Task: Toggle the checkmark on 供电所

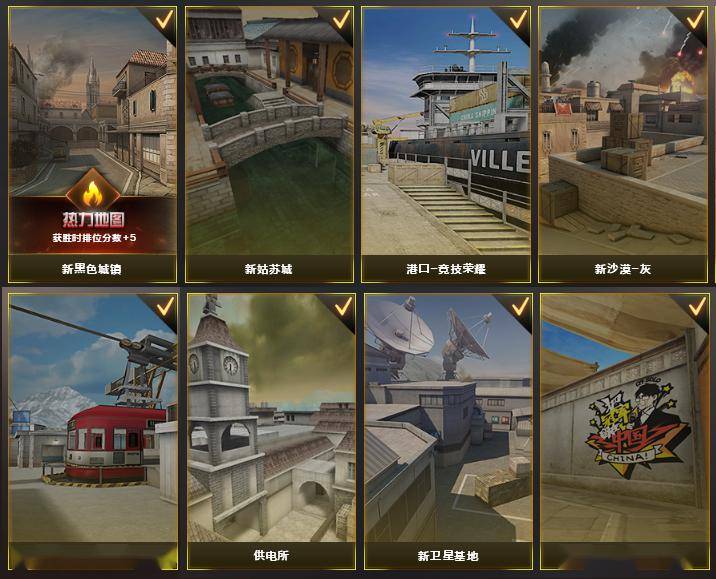Action: pyautogui.click(x=342, y=306)
